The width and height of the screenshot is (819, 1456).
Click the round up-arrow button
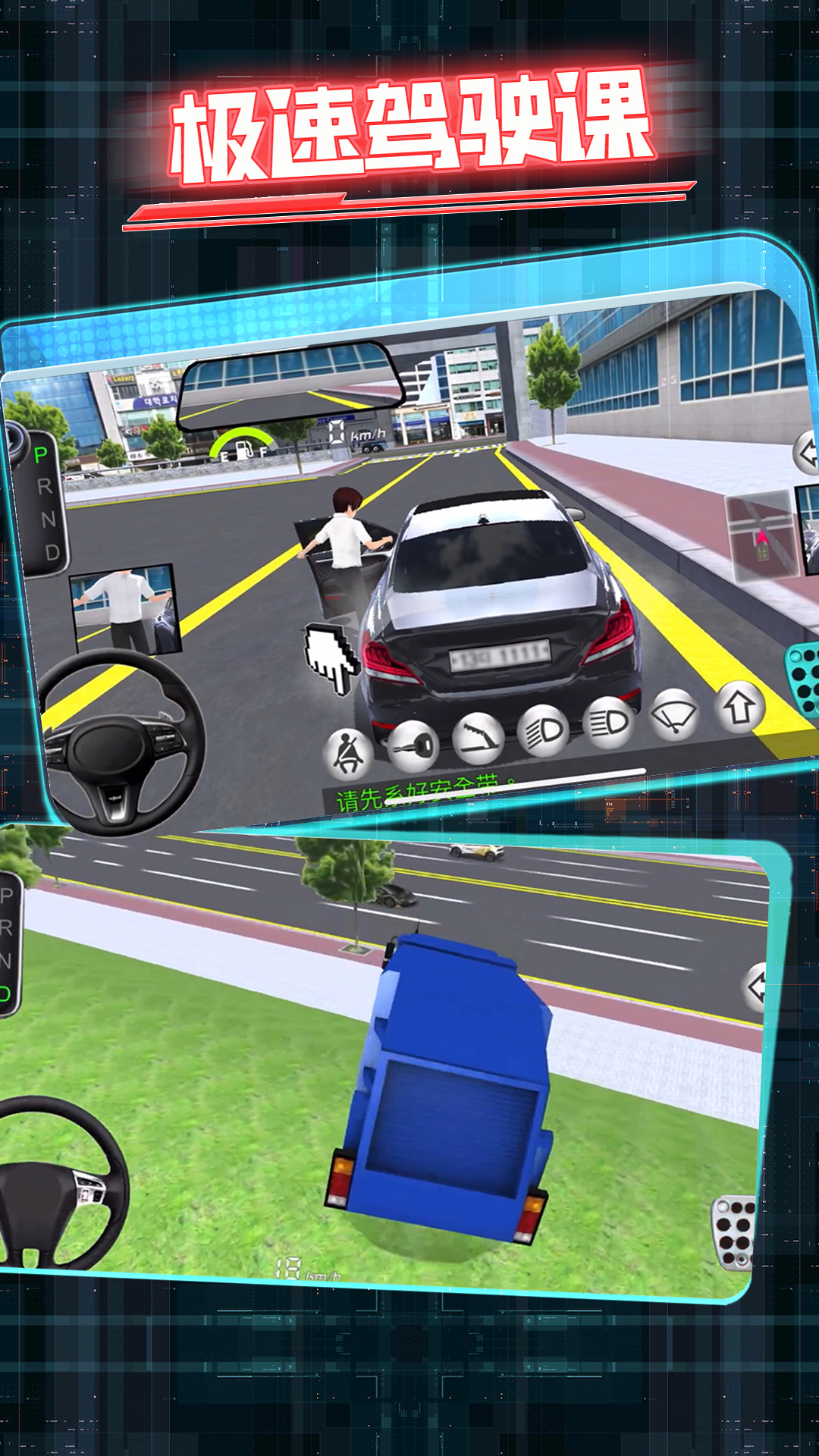(739, 708)
